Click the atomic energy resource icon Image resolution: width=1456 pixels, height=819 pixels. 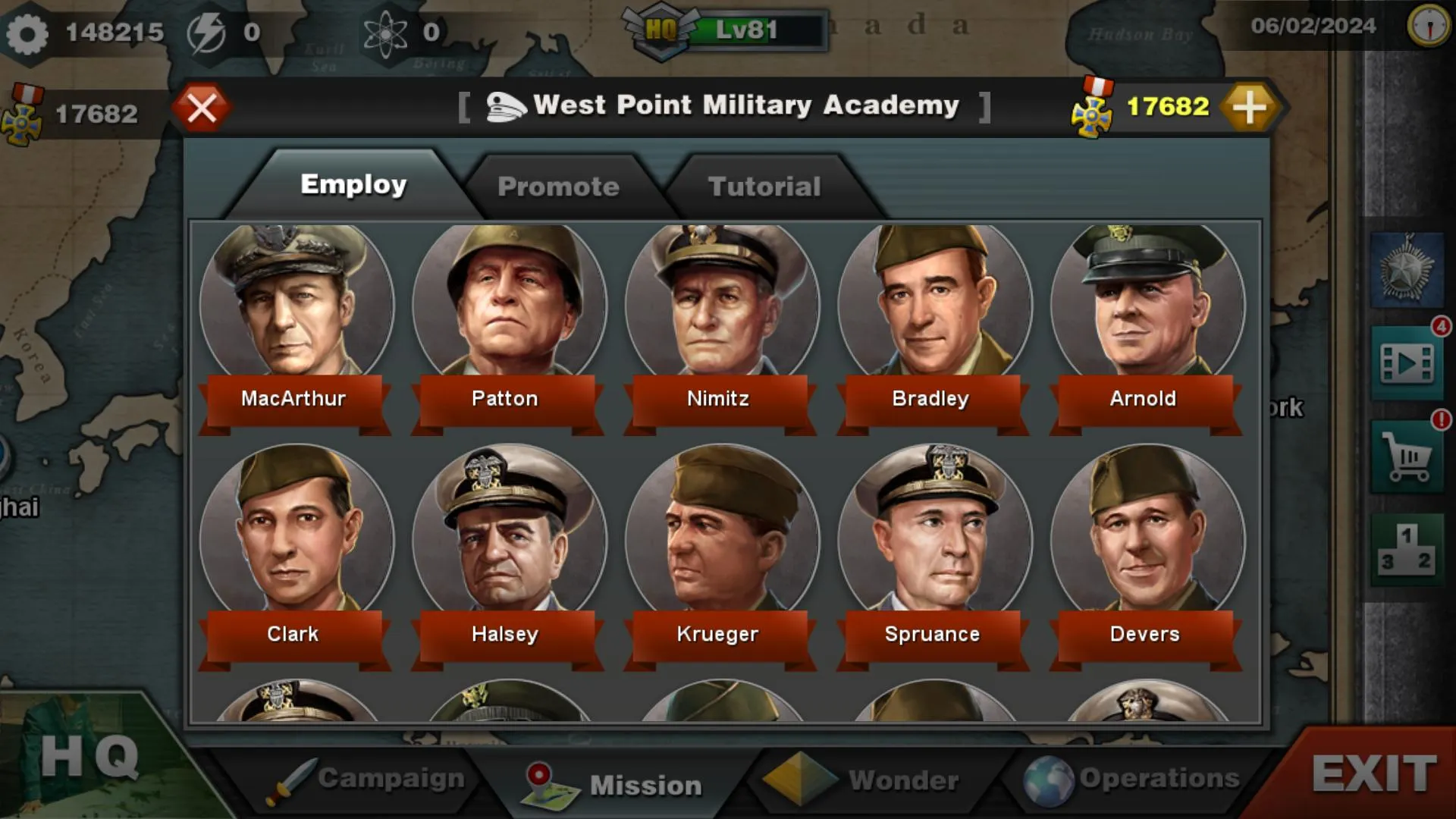click(x=387, y=32)
